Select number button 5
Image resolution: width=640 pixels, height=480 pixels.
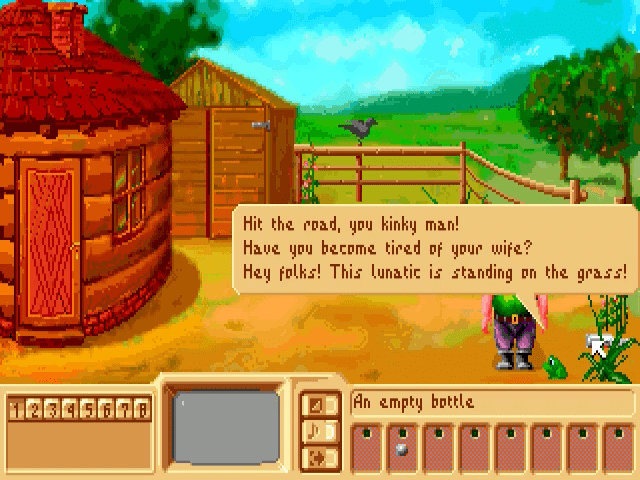[89, 409]
